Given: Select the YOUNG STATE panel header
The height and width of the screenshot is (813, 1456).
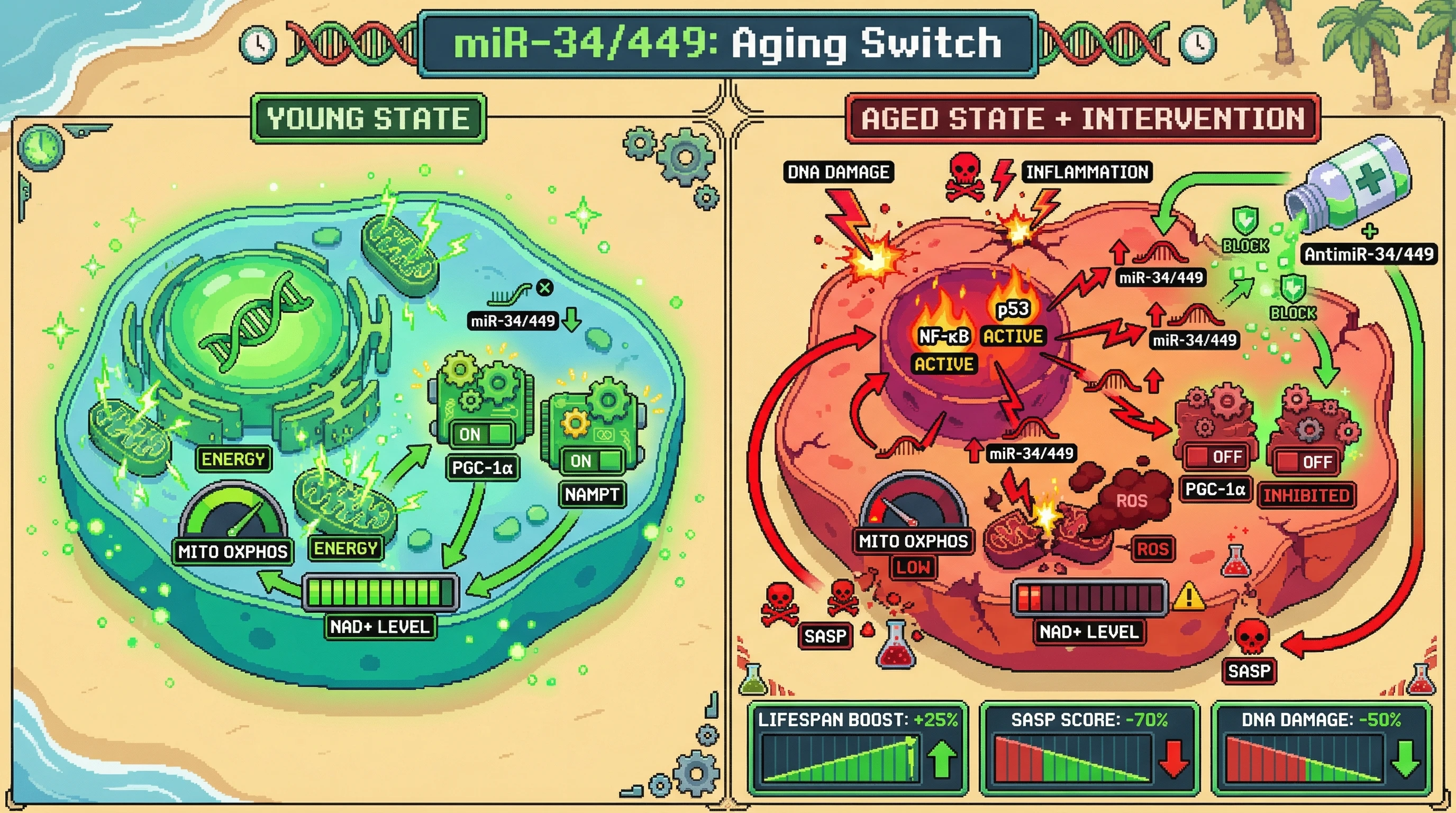Looking at the screenshot, I should 368,119.
